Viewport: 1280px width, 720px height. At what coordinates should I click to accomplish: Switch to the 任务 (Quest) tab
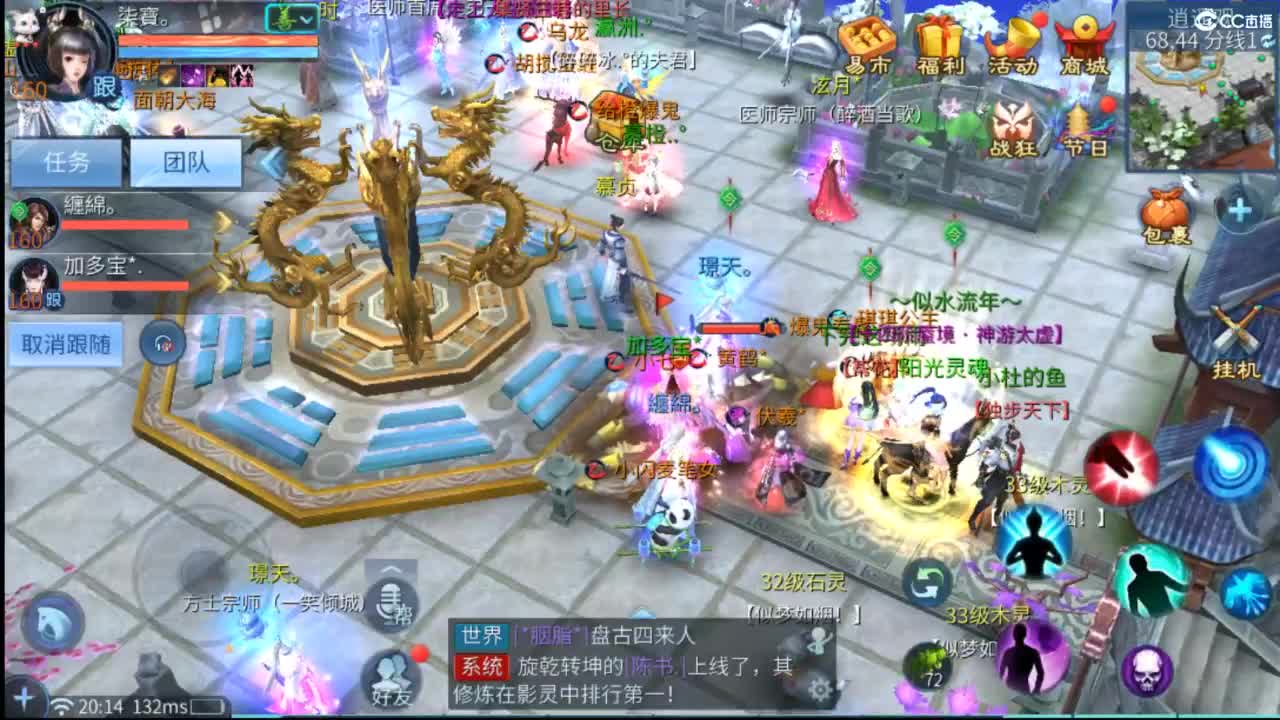[65, 162]
